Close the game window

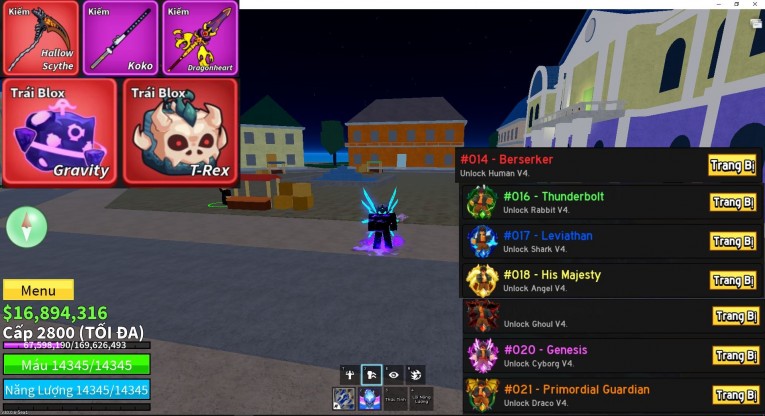pyautogui.click(x=756, y=4)
